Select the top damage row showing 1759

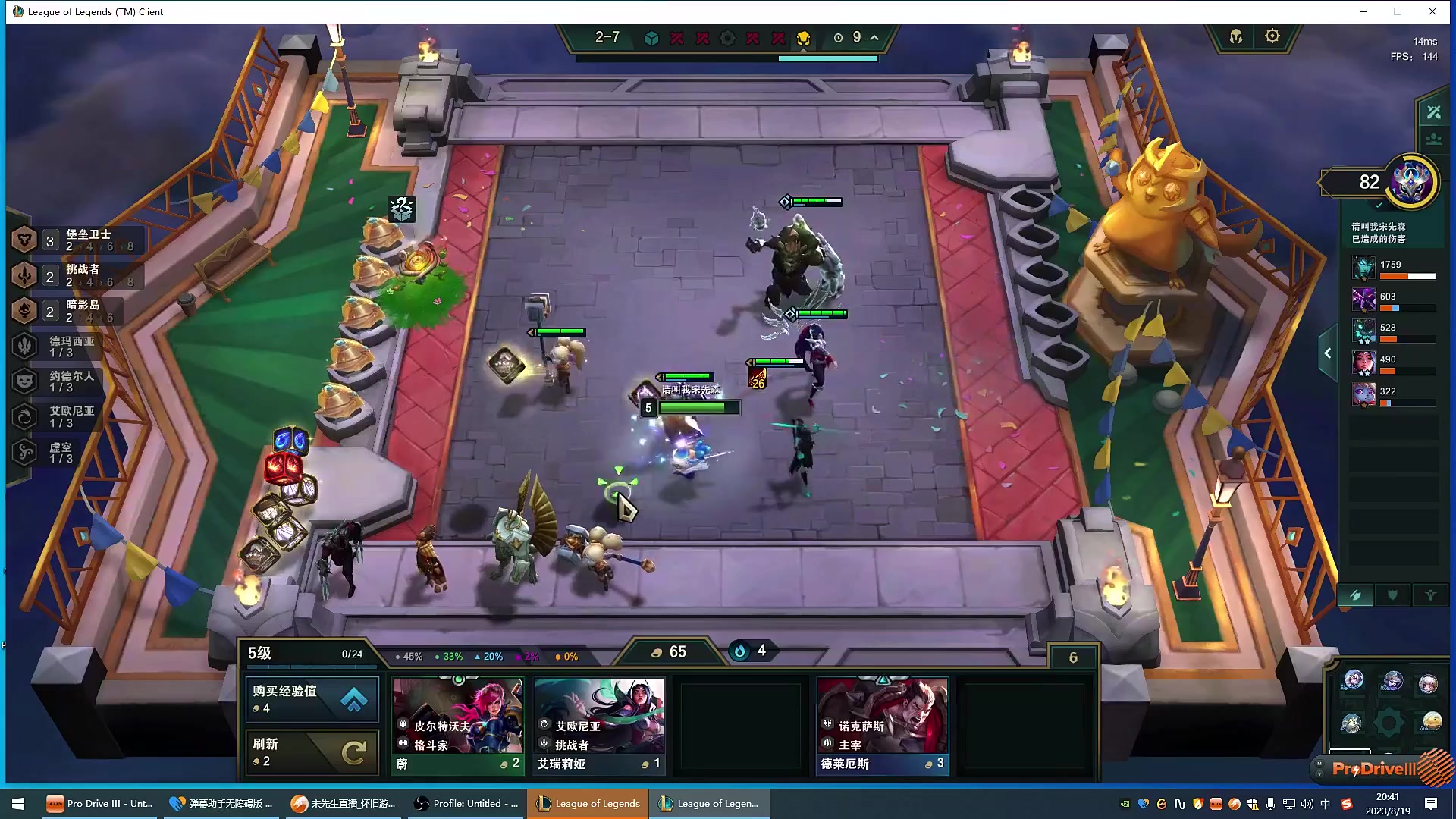click(1394, 268)
